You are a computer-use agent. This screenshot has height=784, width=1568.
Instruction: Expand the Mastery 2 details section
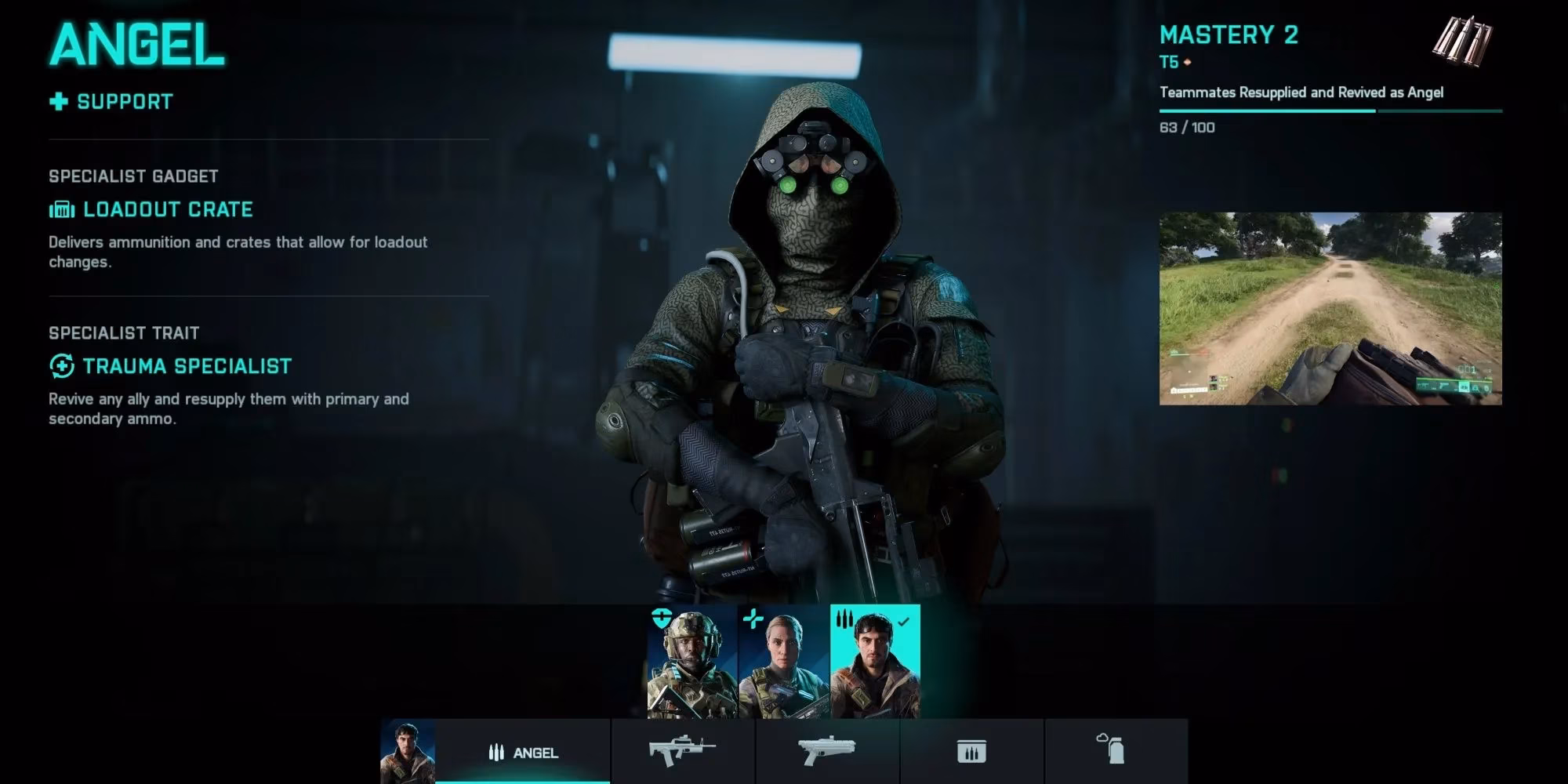point(1229,35)
